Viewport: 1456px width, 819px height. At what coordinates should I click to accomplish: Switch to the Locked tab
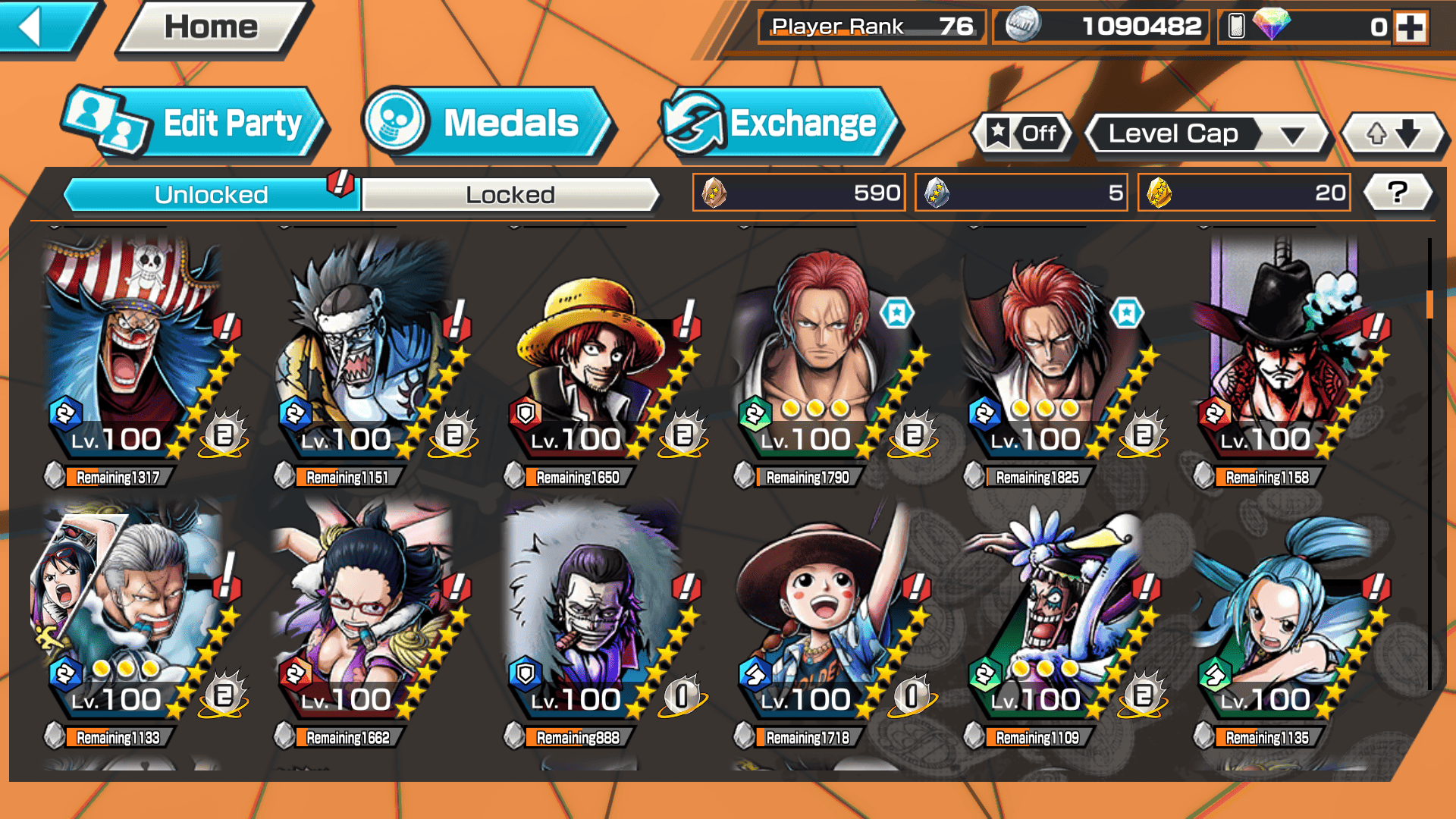pyautogui.click(x=510, y=195)
